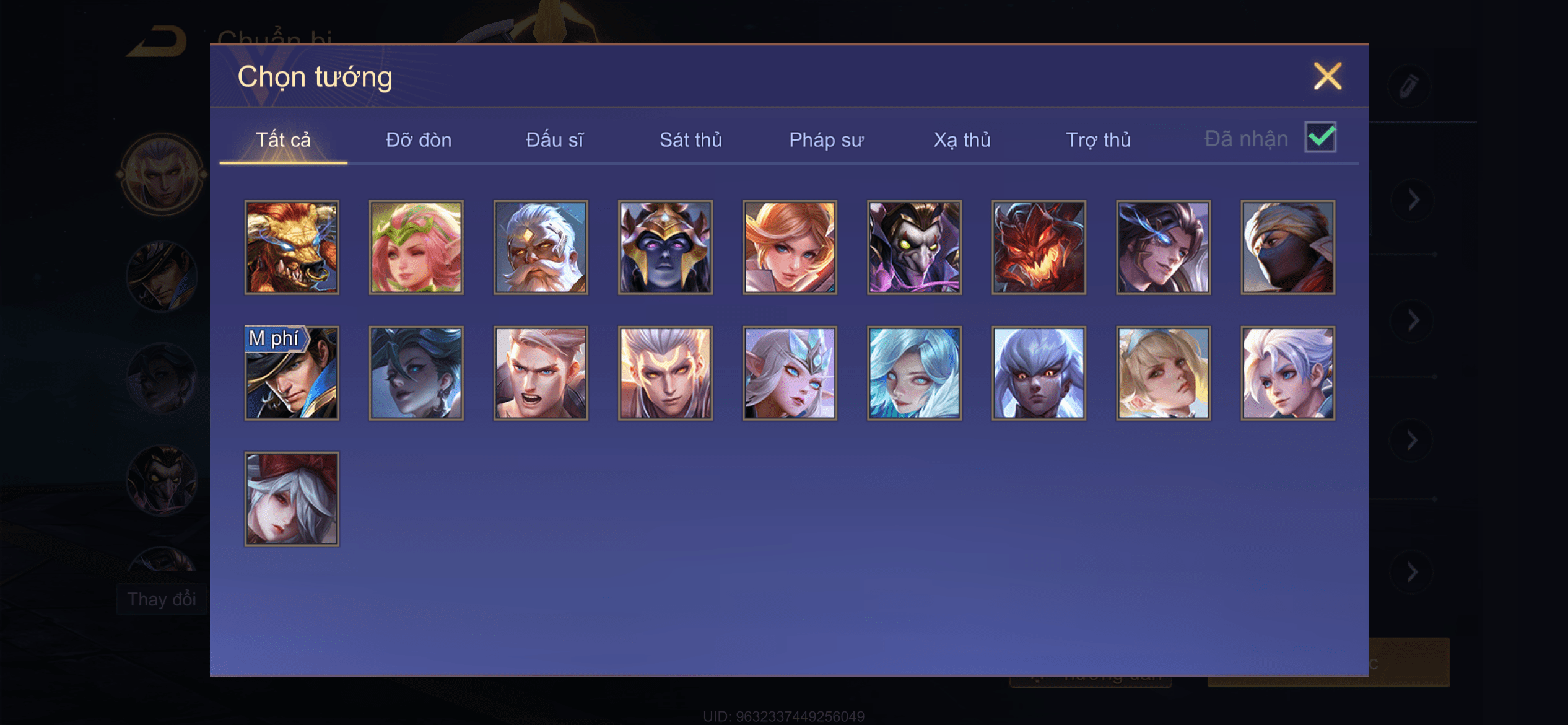
Task: Choose the Tất cả tab
Action: (283, 140)
